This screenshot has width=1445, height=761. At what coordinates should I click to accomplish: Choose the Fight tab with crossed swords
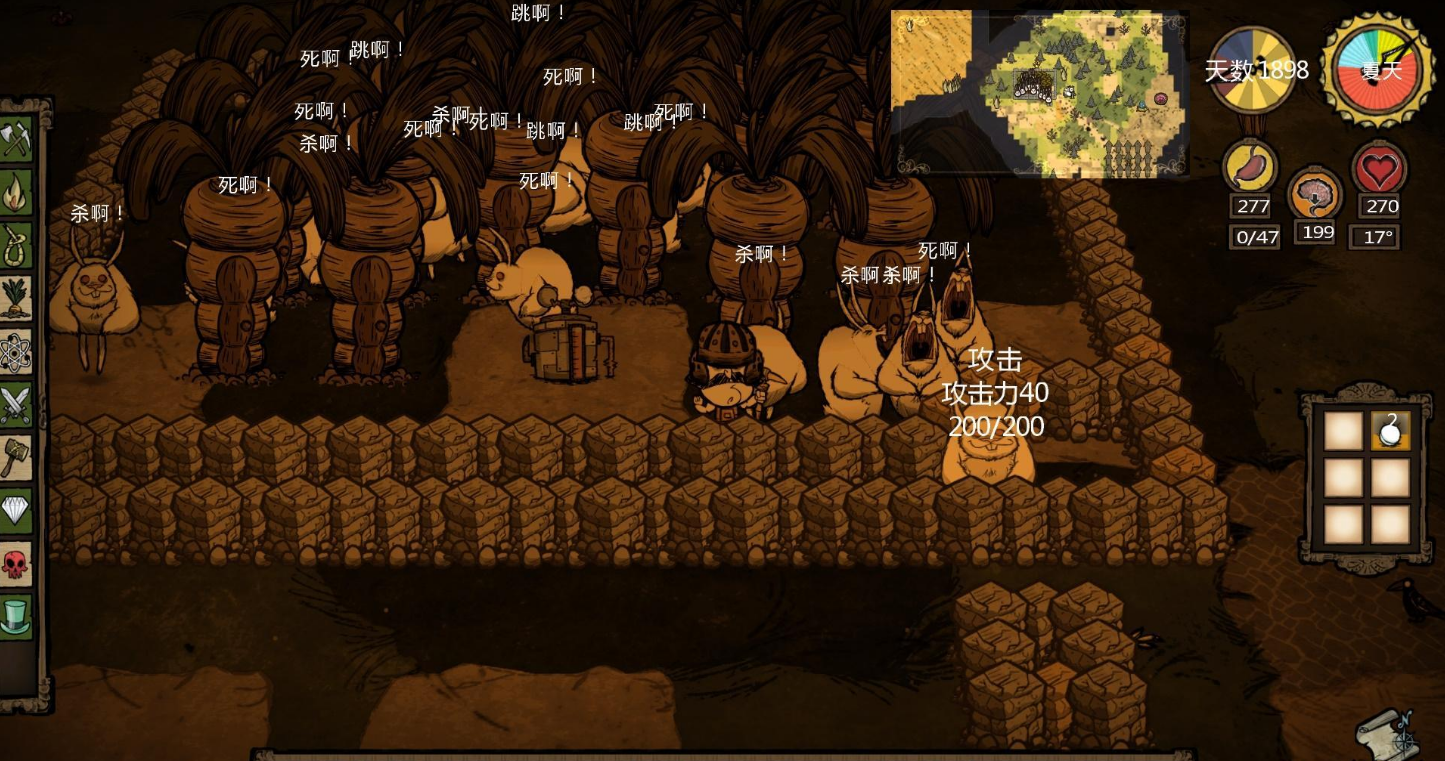17,404
